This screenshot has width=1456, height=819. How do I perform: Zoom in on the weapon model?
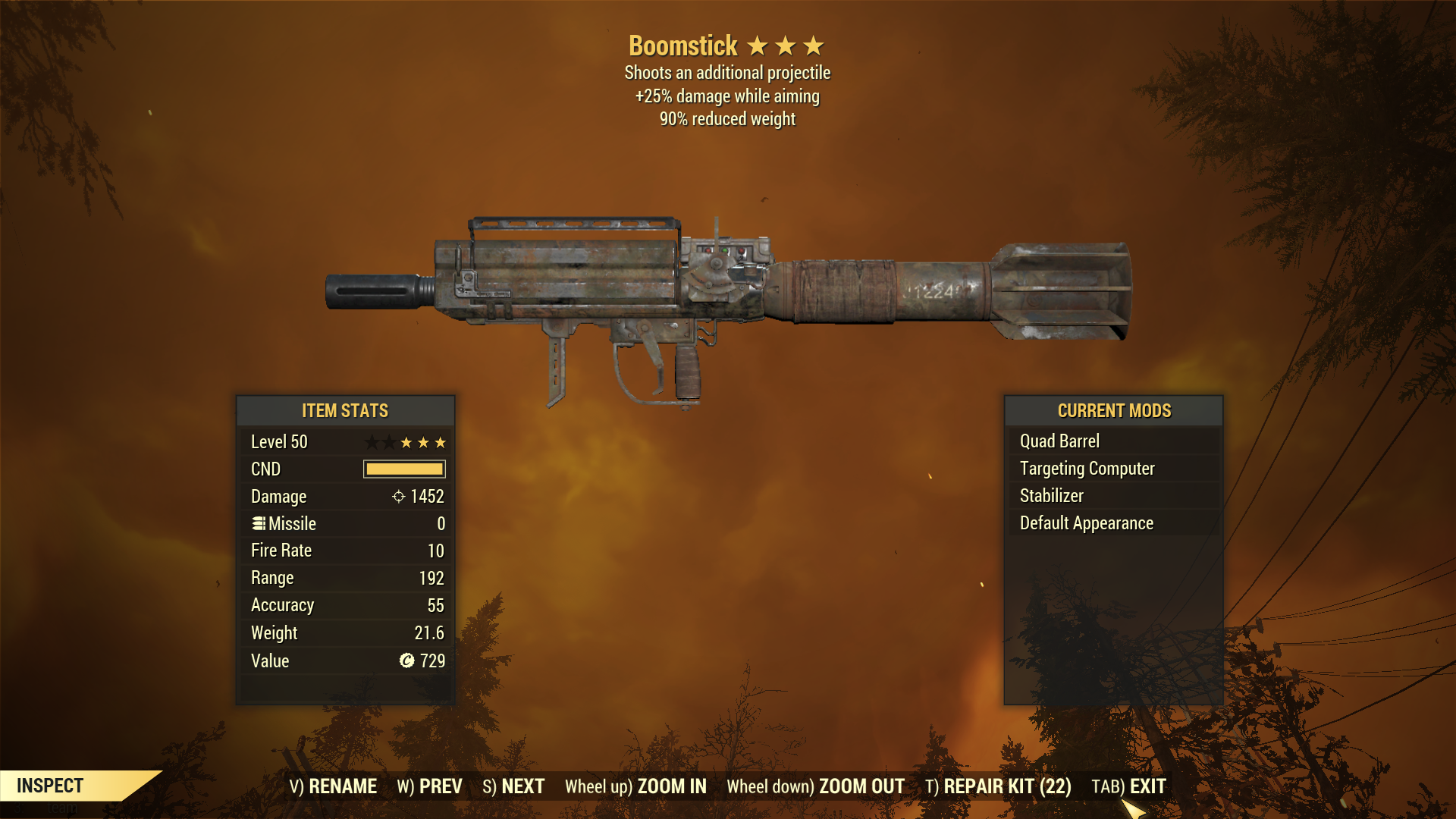click(635, 786)
